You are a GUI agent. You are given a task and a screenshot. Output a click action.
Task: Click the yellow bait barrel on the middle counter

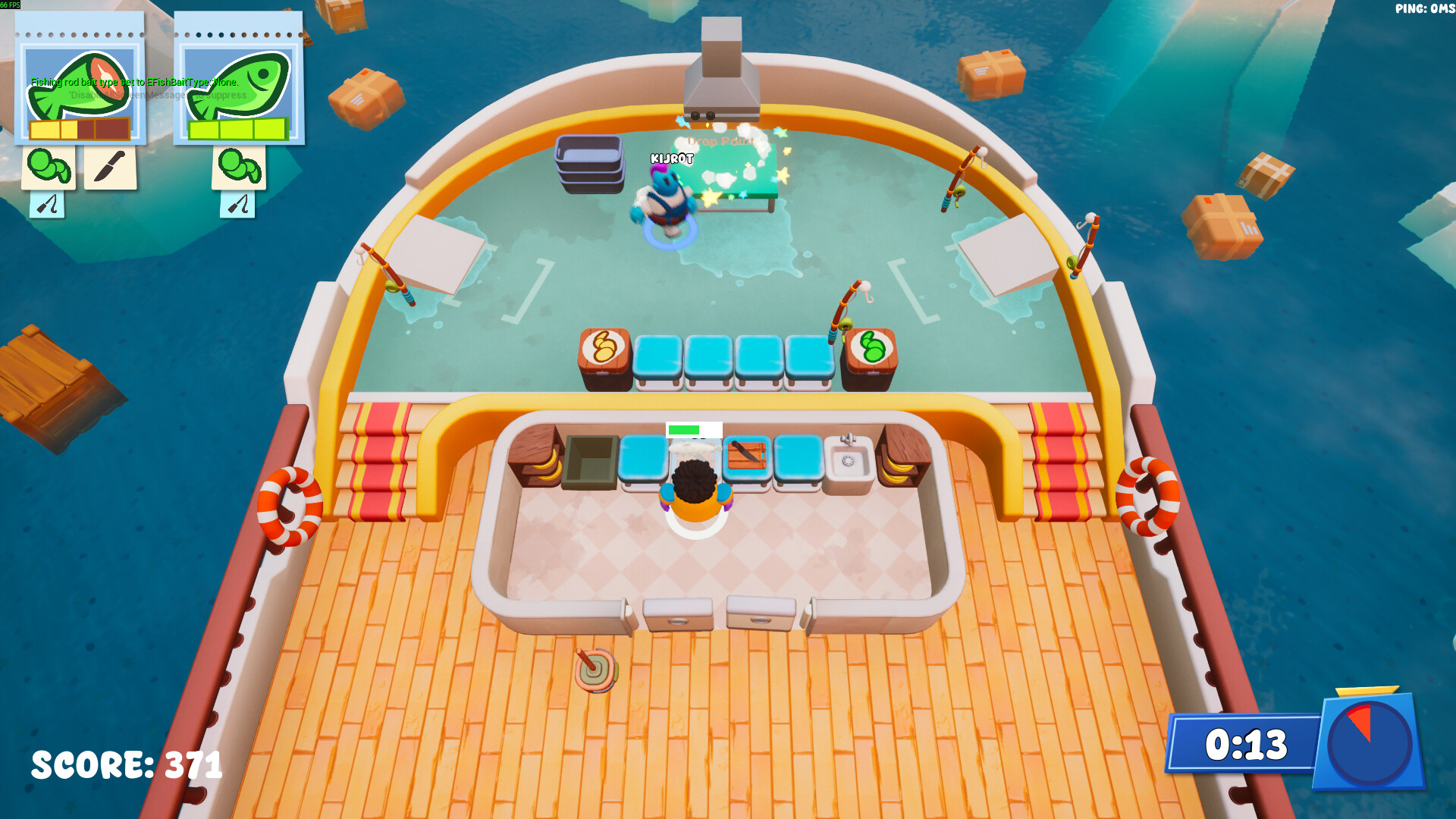tap(603, 347)
